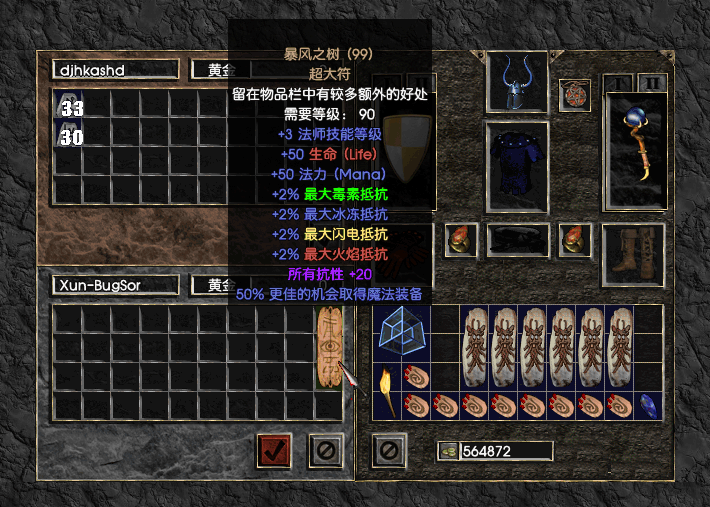This screenshot has width=710, height=507.
Task: Click the gold coin button beside 564872
Action: (x=447, y=451)
